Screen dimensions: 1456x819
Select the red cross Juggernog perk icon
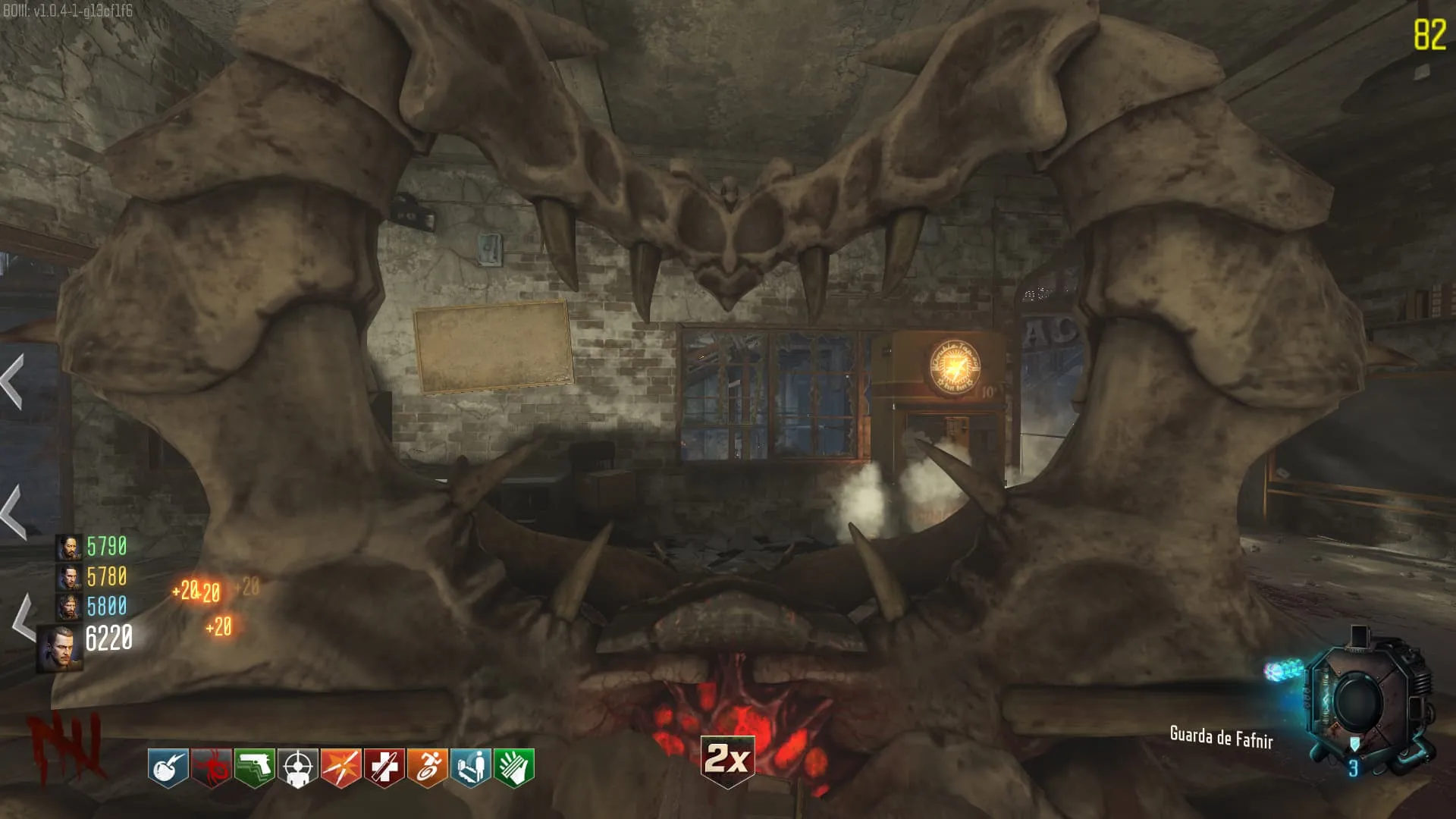[384, 767]
